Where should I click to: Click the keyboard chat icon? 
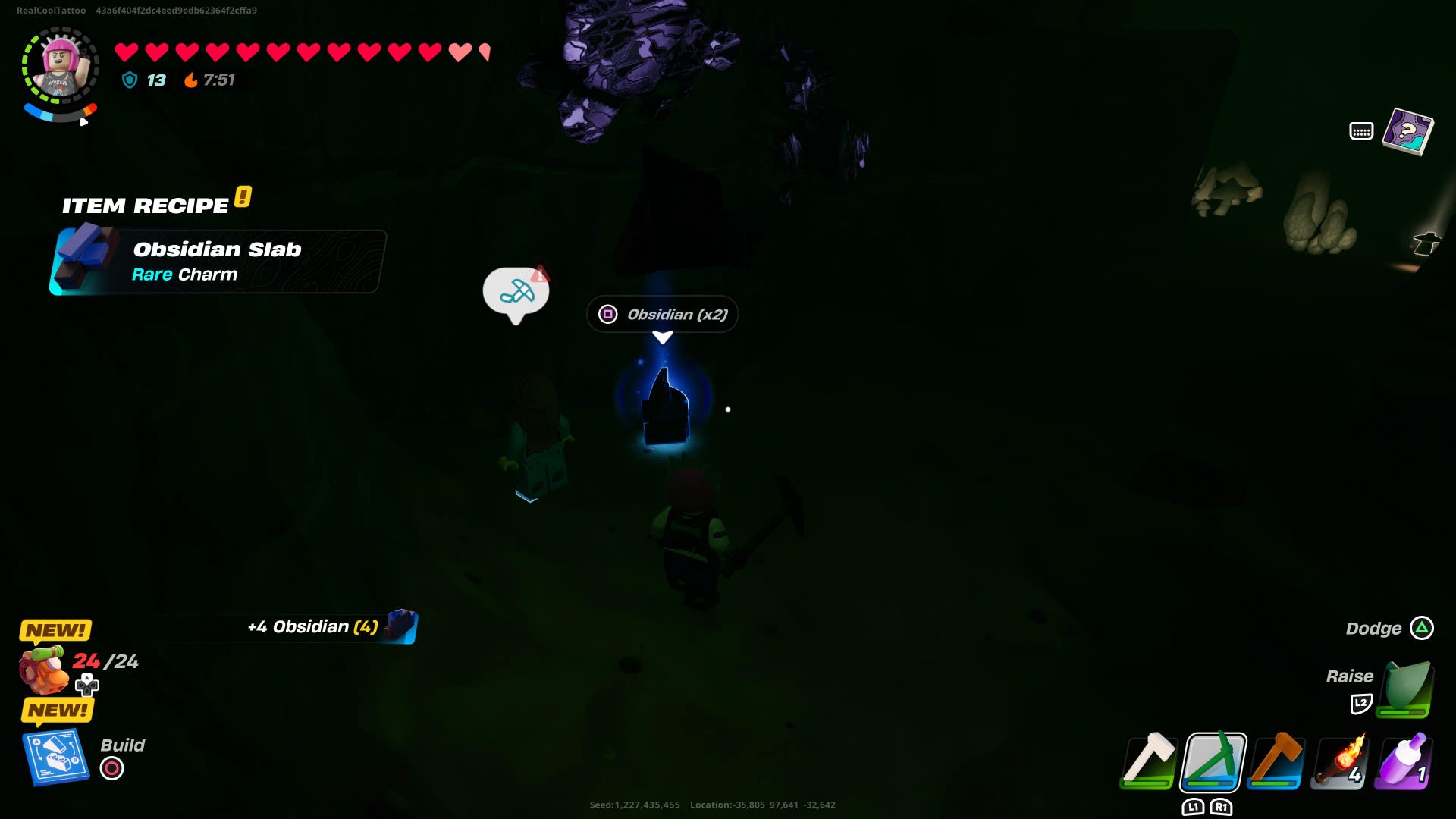[1363, 130]
